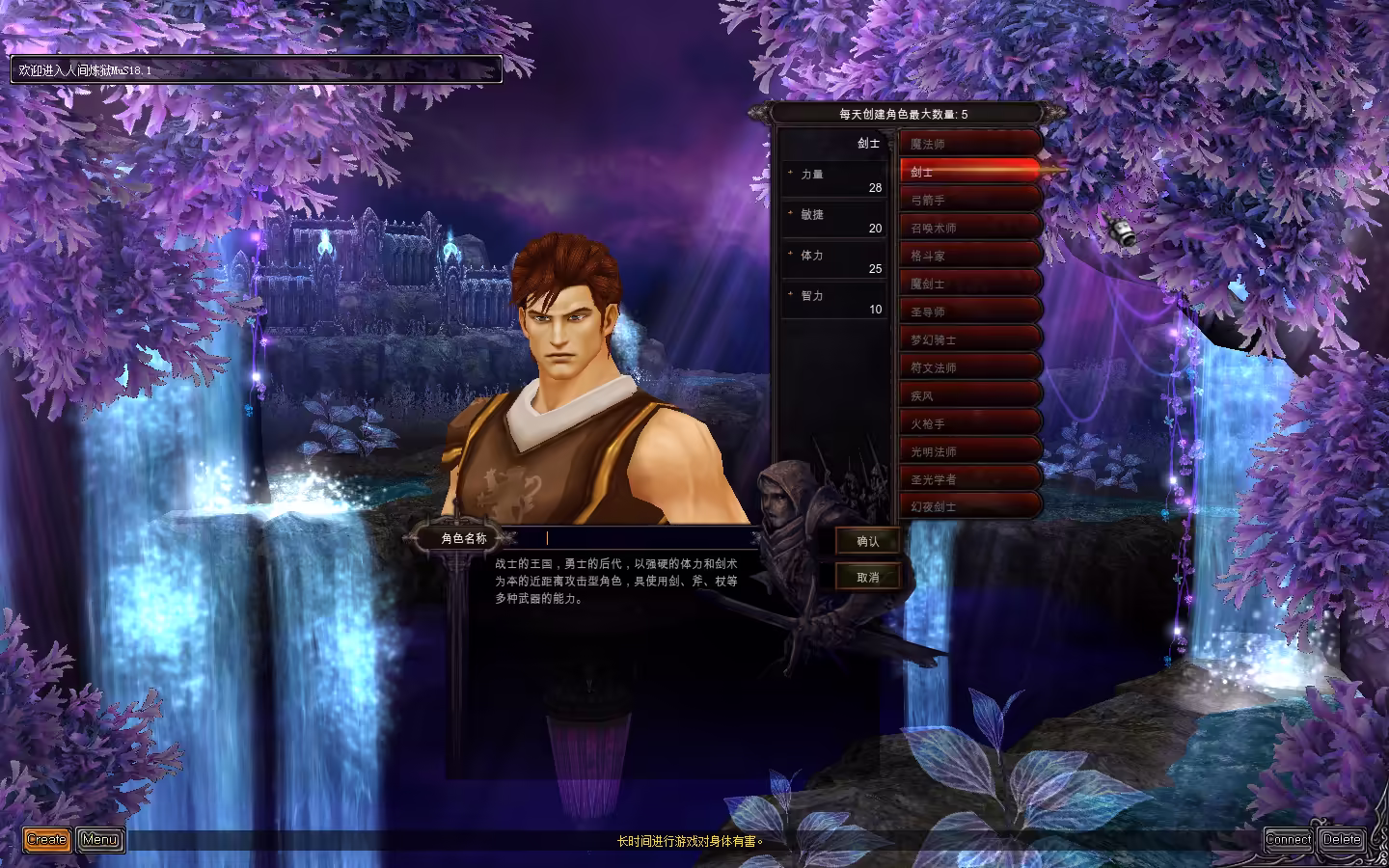Confirm character creation with 确认
Screen dimensions: 1389x868
point(867,541)
